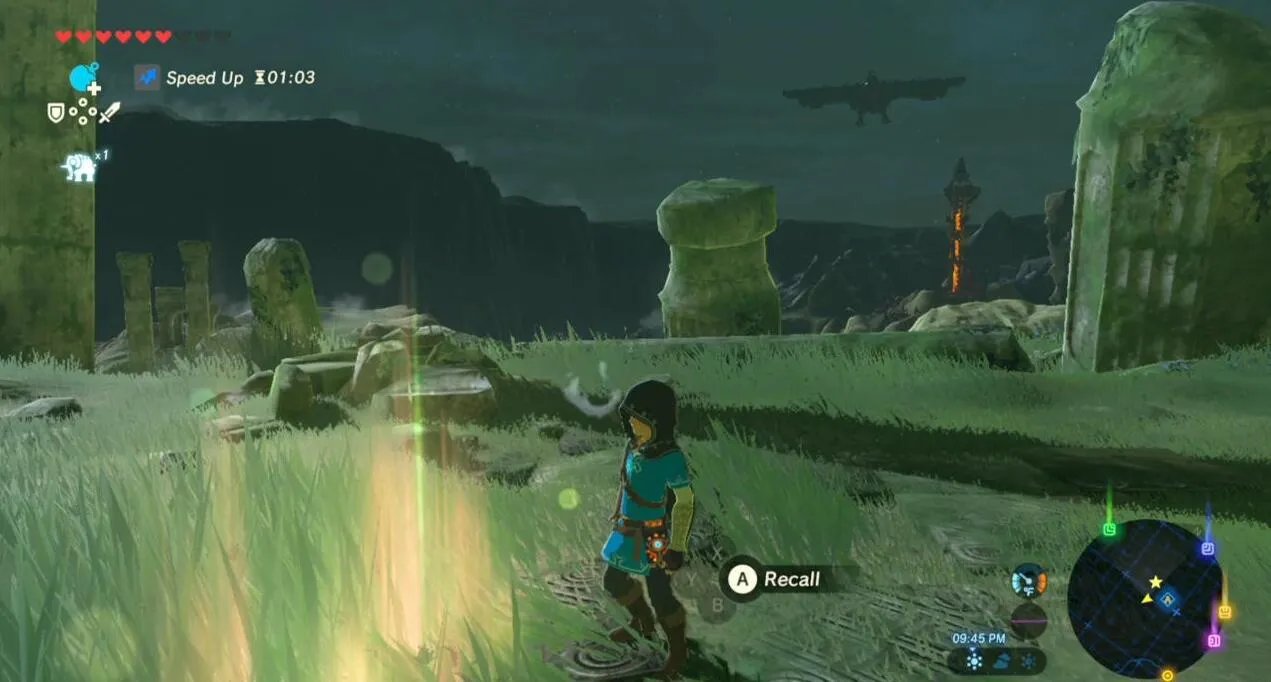Click the noise level indicator circle
The image size is (1271, 682).
tap(1028, 620)
